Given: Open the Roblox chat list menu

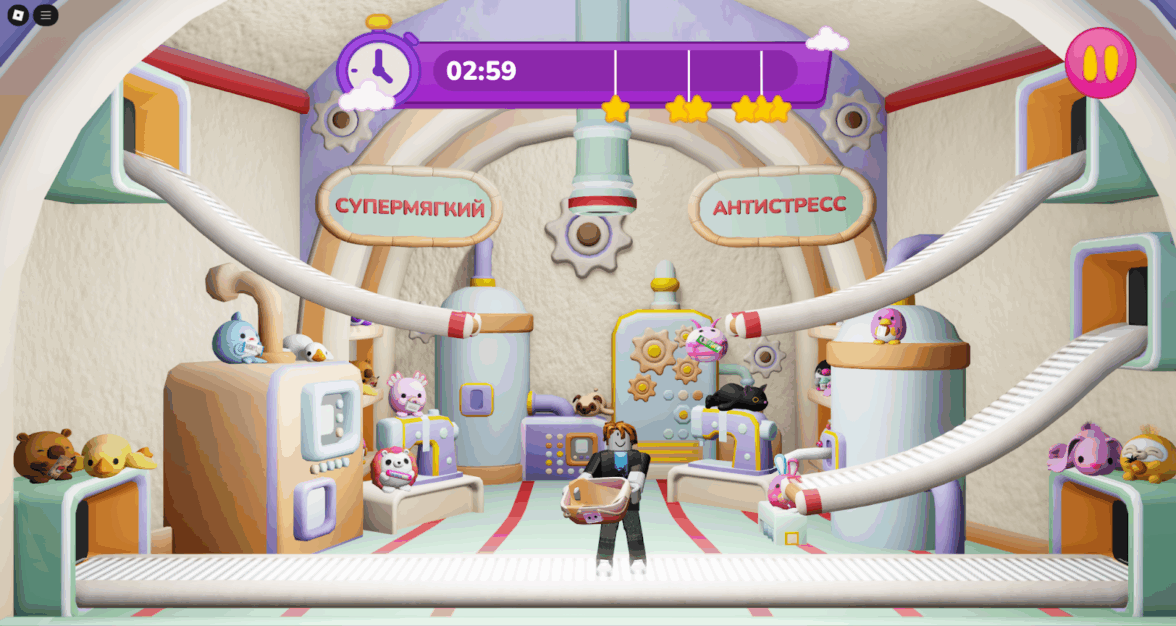Looking at the screenshot, I should (x=46, y=15).
